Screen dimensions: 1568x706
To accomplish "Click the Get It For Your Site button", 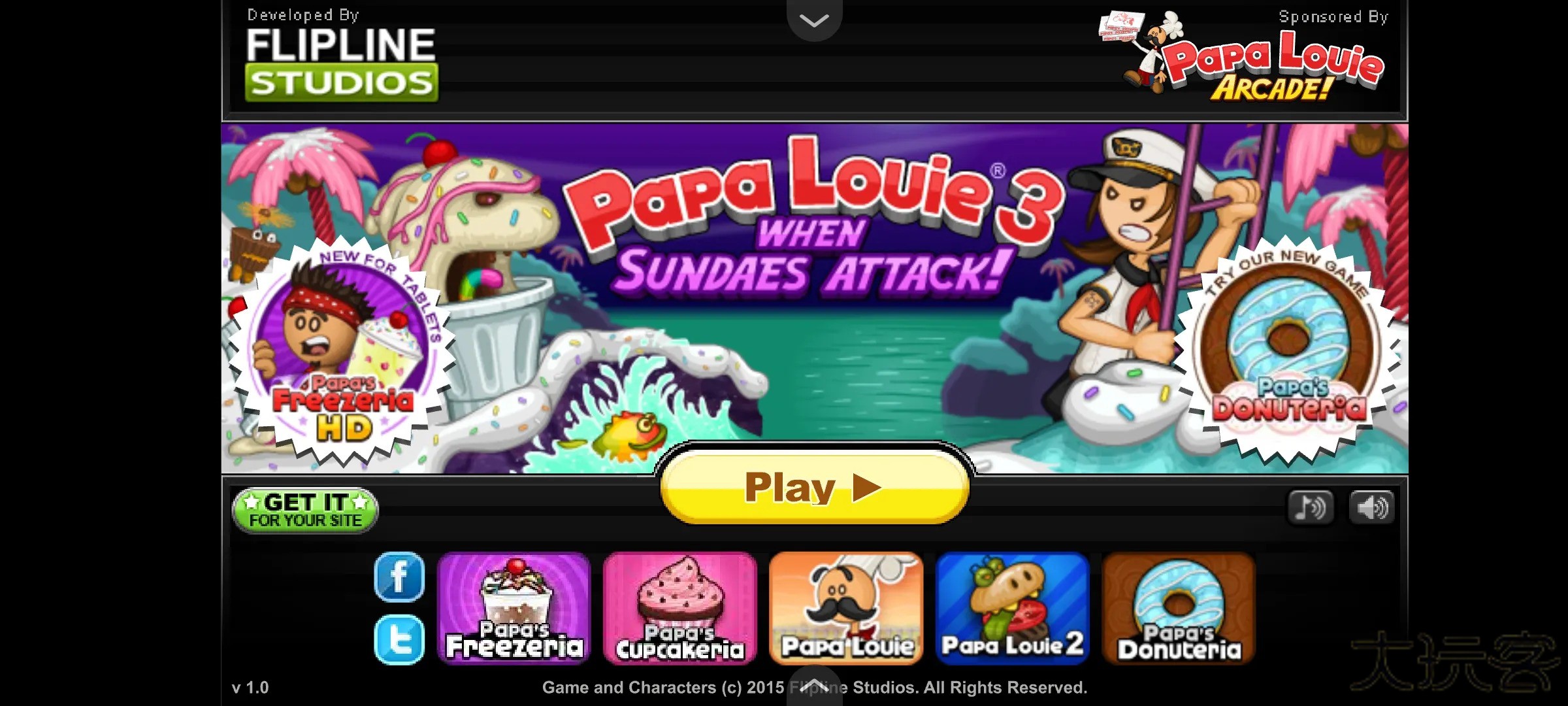I will coord(305,511).
